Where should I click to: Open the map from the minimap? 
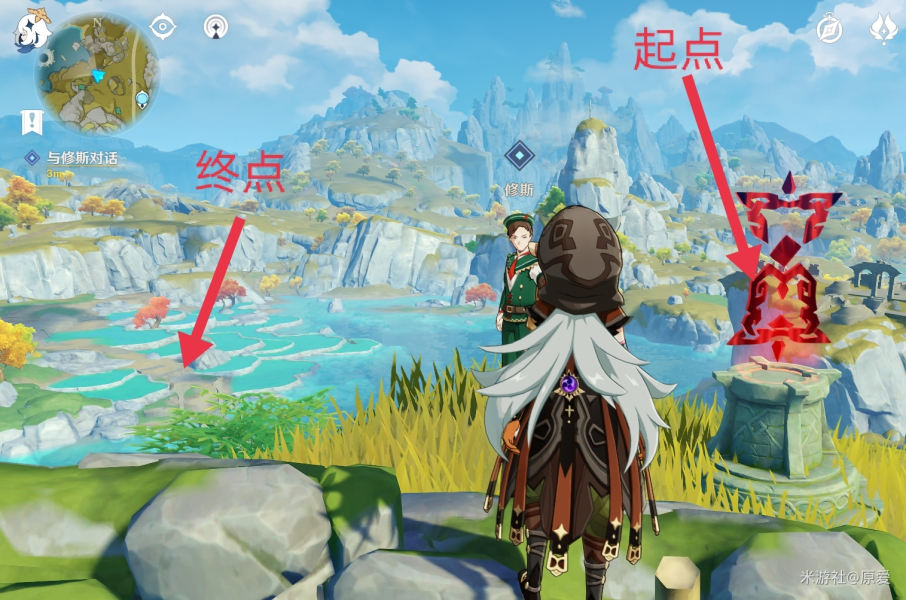[x=97, y=72]
